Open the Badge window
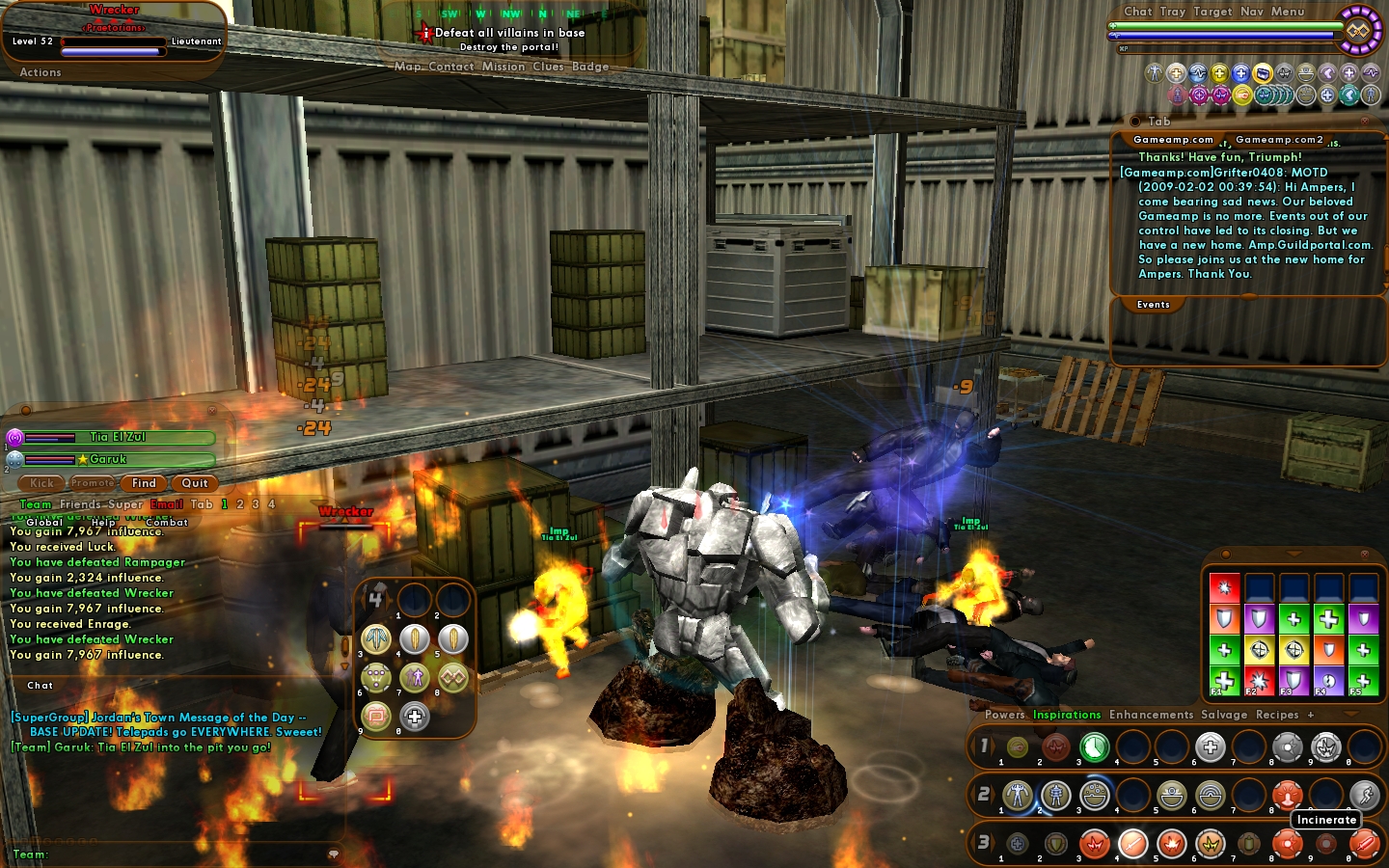 point(590,67)
